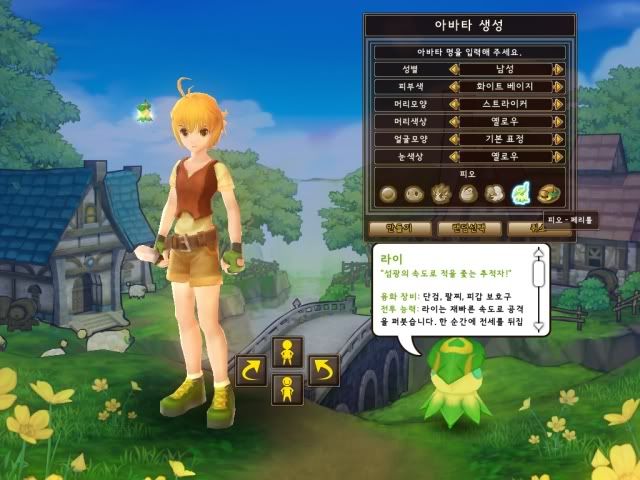640x480 pixels.
Task: Change 머리색상 (hair color) to next option
Action: point(558,121)
